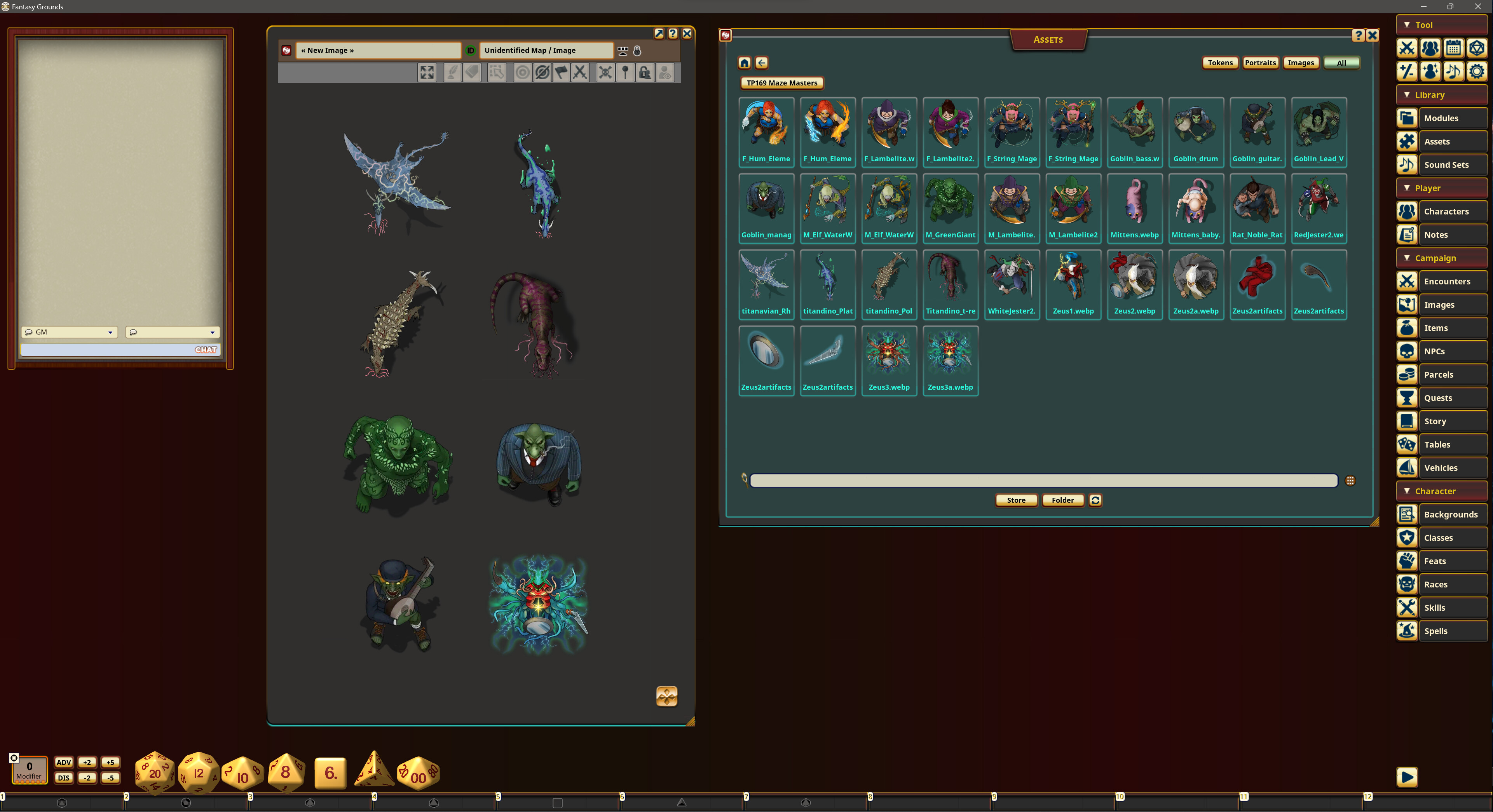Click the Store button in the Assets window
Viewport: 1493px width, 812px height.
point(1016,500)
